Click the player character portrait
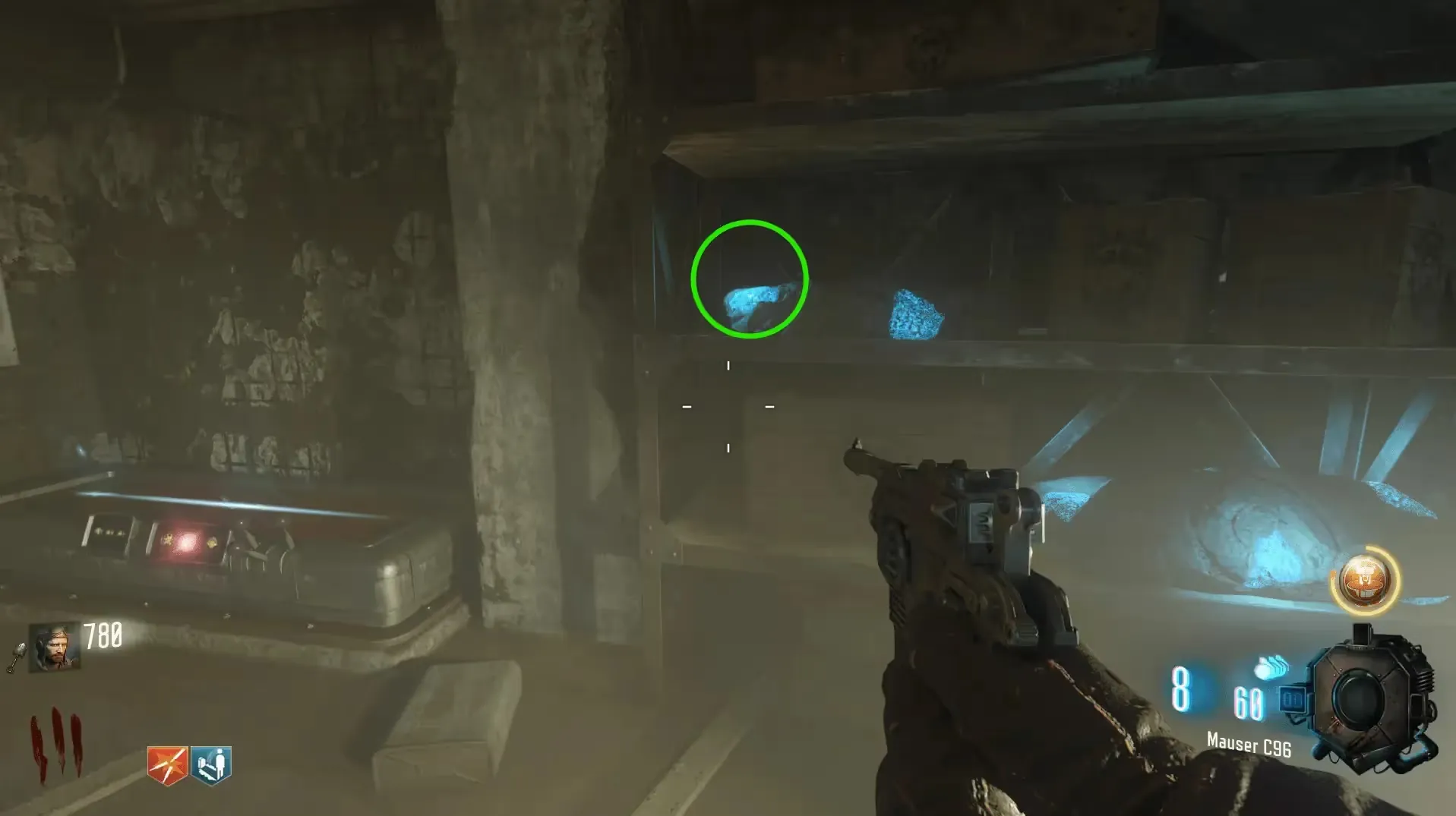Screen dimensions: 1456x816 click(x=54, y=647)
